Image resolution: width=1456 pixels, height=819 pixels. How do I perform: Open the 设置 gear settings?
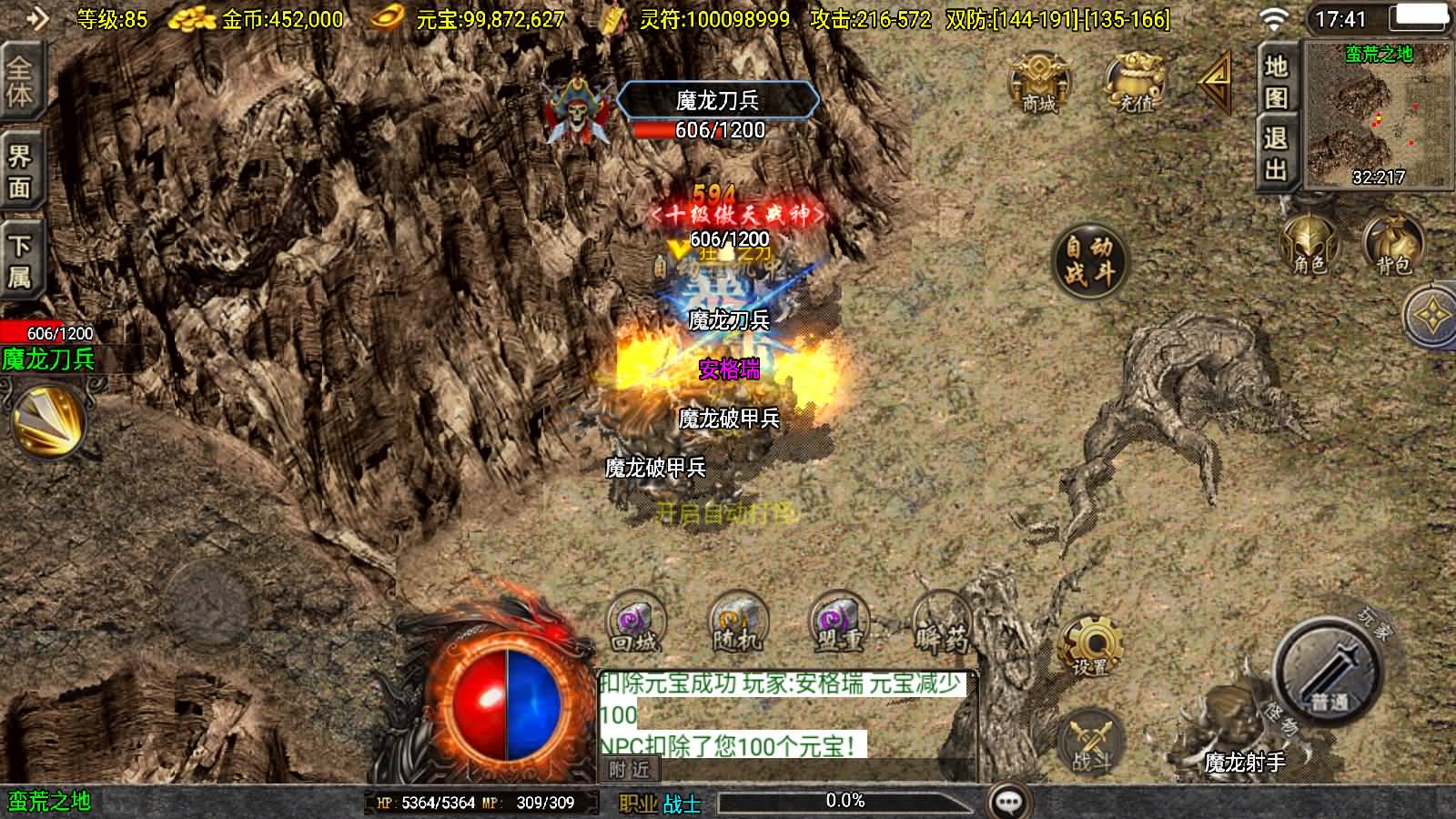[x=1090, y=645]
